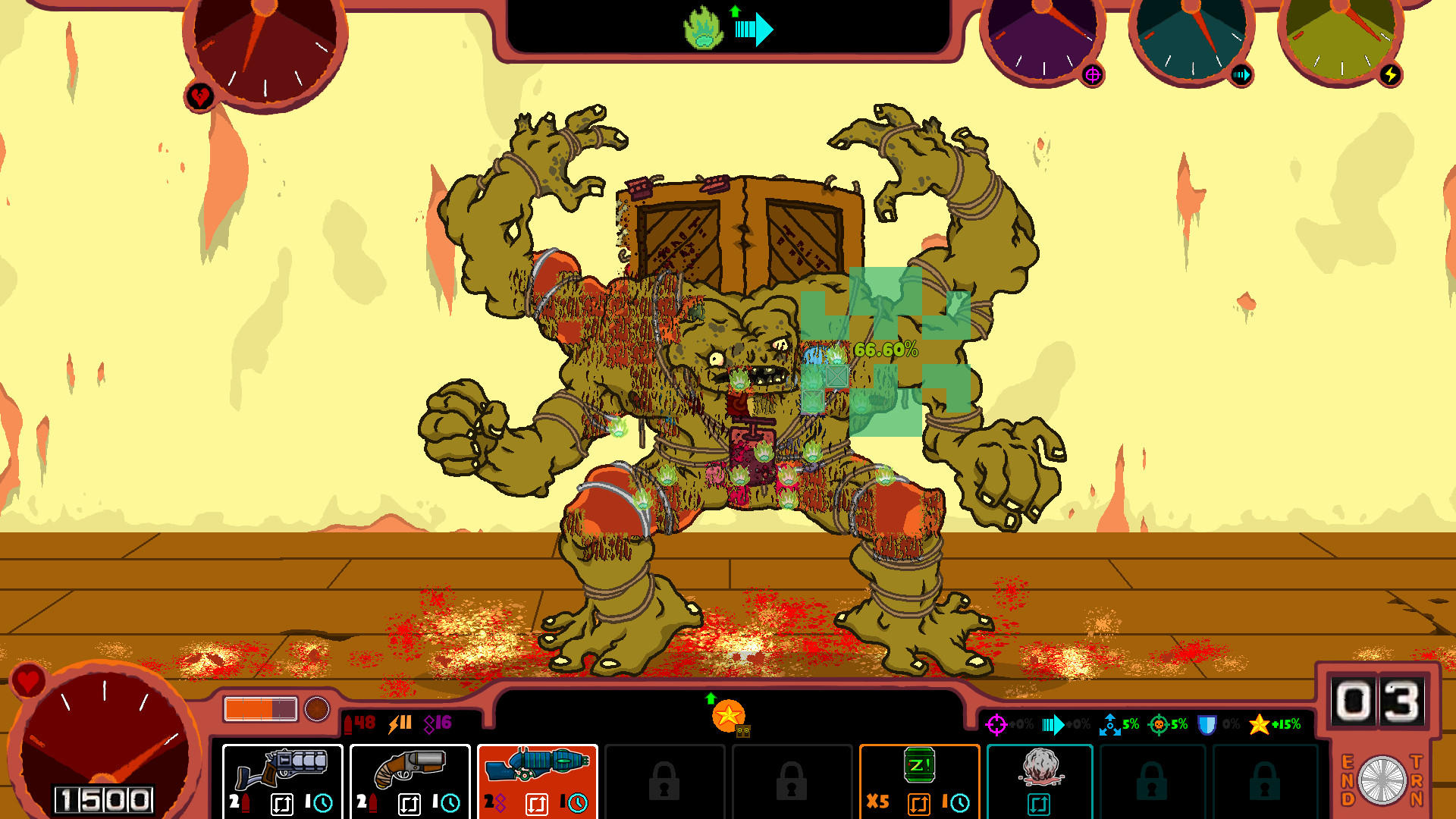Viewport: 1456px width, 819px height.
Task: Click the magenta crosshair accuracy stat icon
Action: 997,724
